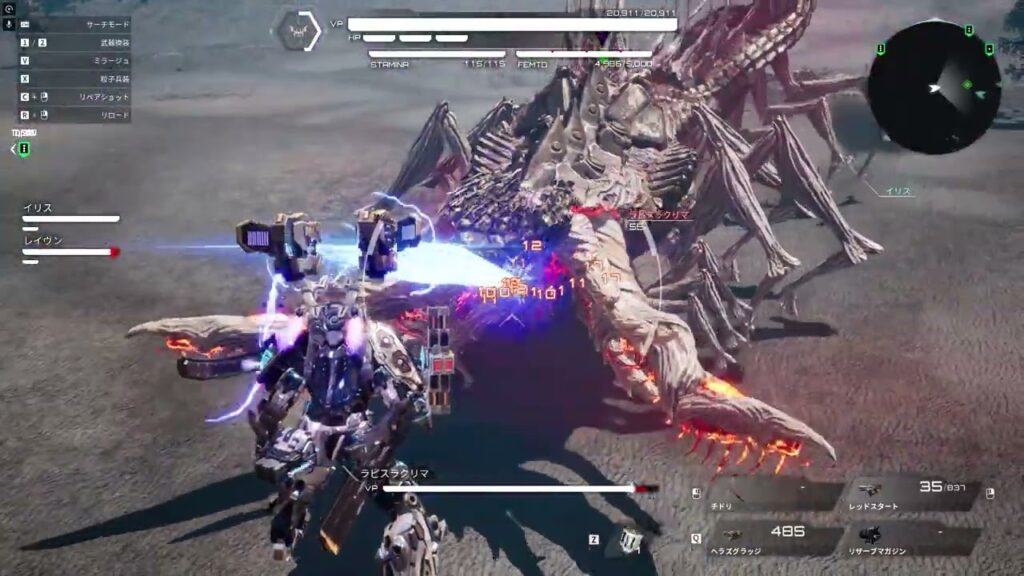The width and height of the screenshot is (1024, 576).
Task: Select party member レイウン status entry
Action: tap(70, 246)
